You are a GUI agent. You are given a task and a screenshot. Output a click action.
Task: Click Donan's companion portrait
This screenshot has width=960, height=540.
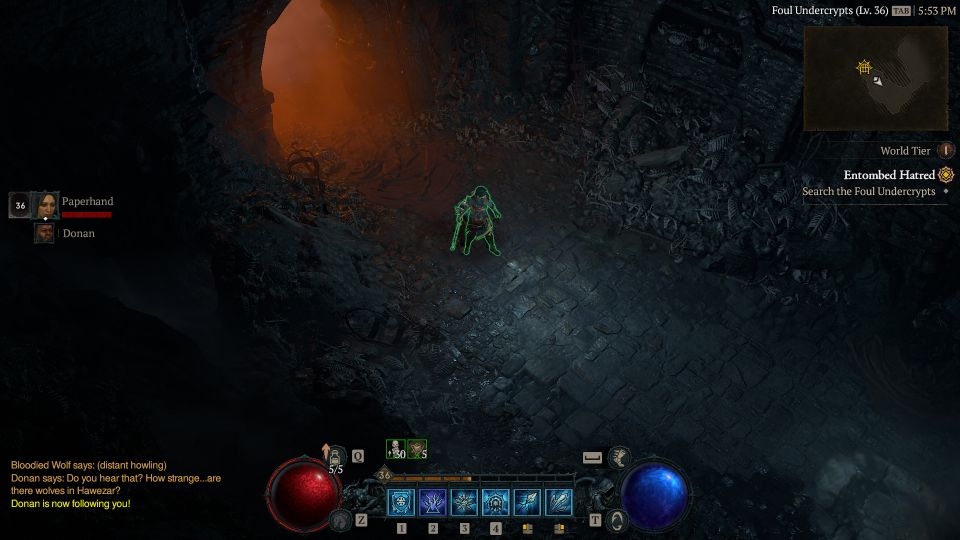(45, 233)
